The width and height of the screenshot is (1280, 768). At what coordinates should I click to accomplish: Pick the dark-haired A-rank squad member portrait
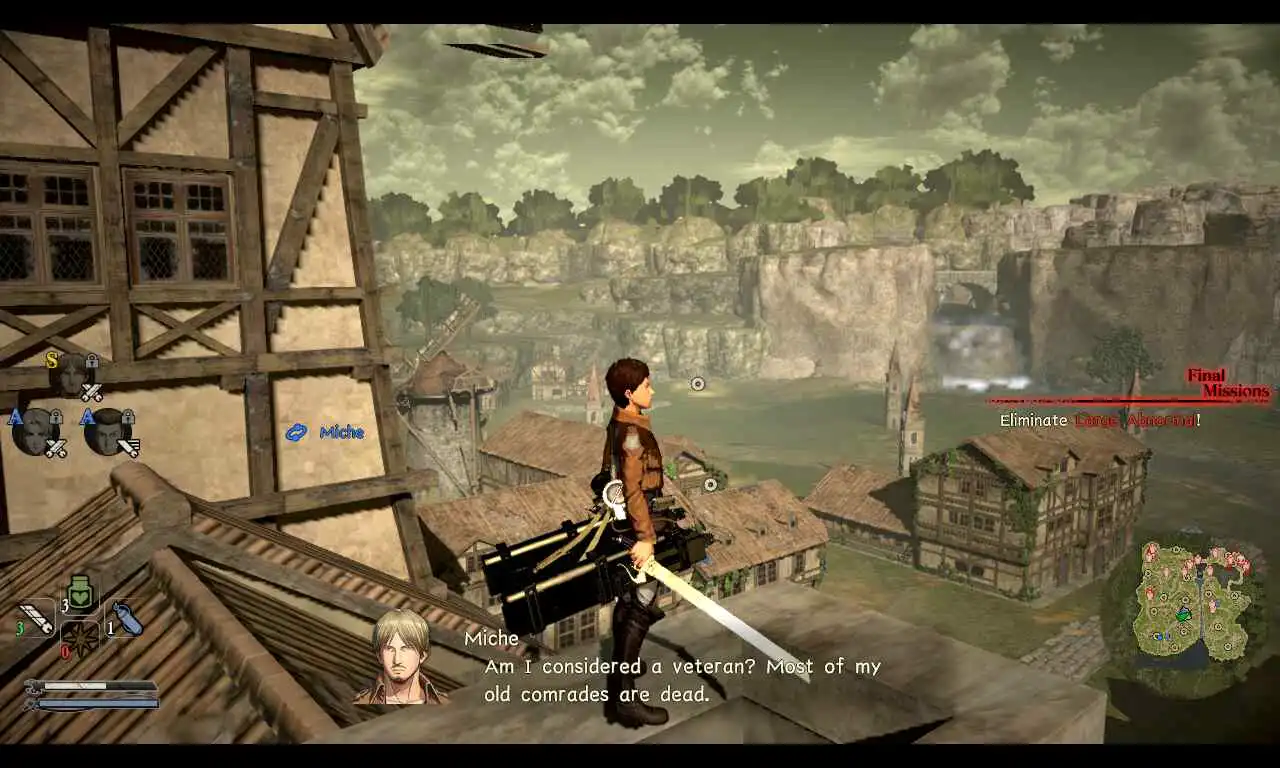coord(106,430)
